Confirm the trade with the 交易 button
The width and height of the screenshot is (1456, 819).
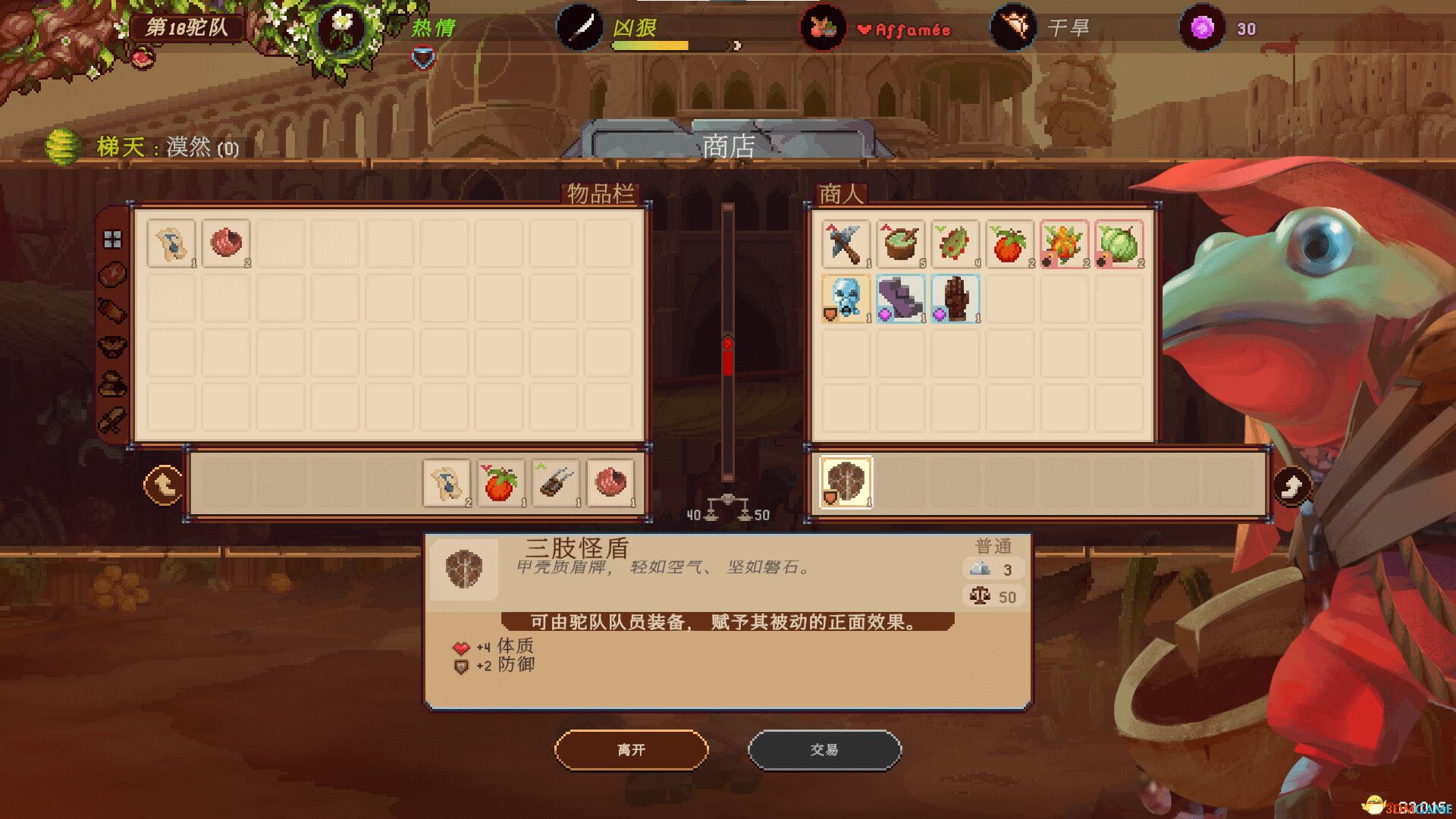coord(824,750)
